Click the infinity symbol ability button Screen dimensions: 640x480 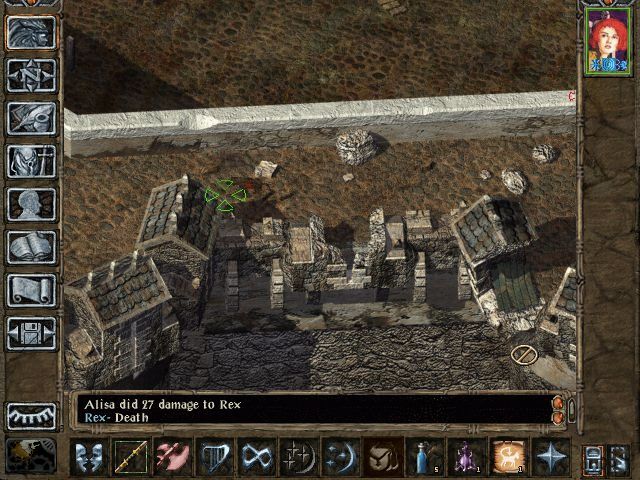coord(257,458)
